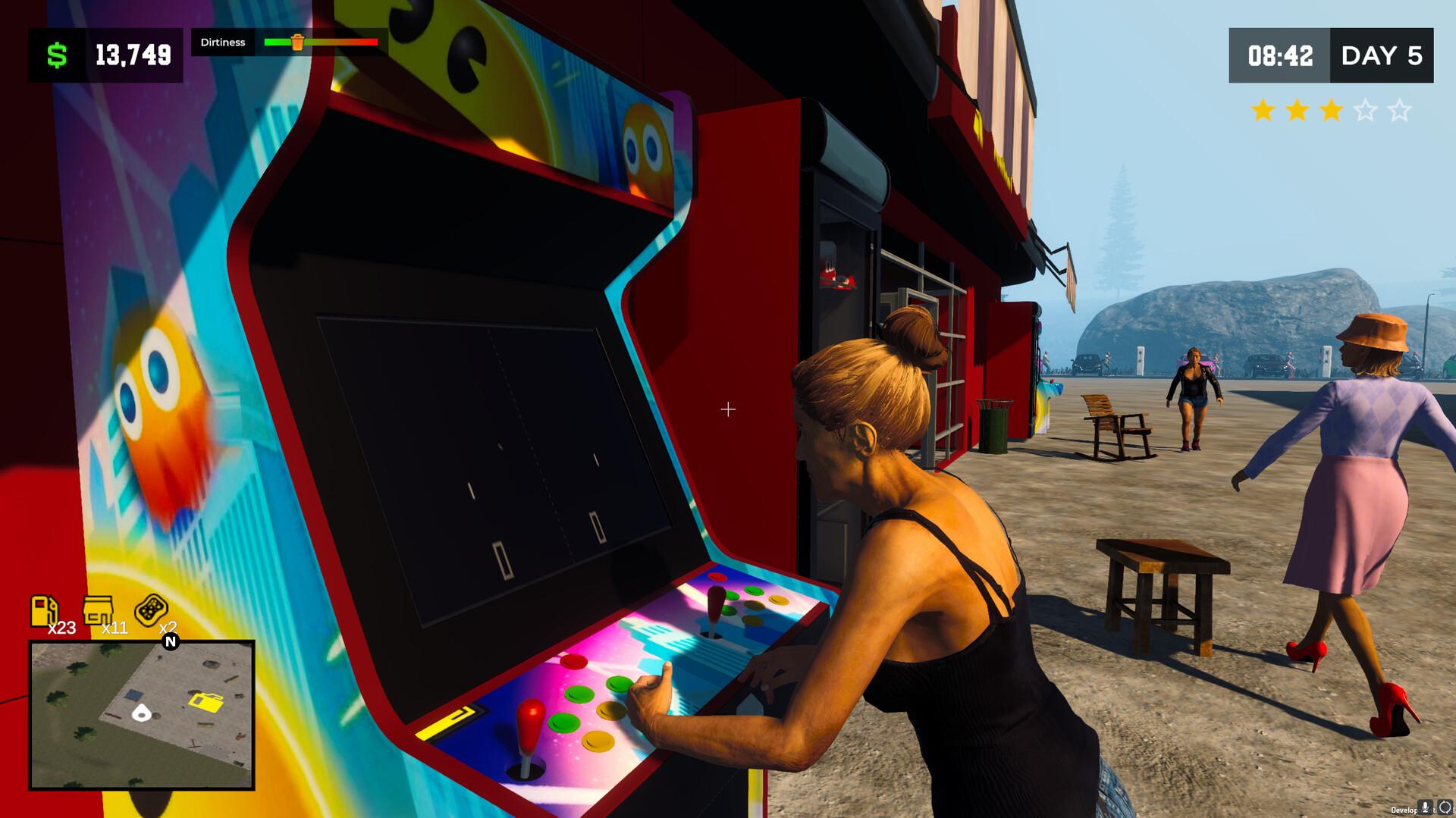Click the dollar sign on the money display
1456x818 pixels.
(58, 54)
